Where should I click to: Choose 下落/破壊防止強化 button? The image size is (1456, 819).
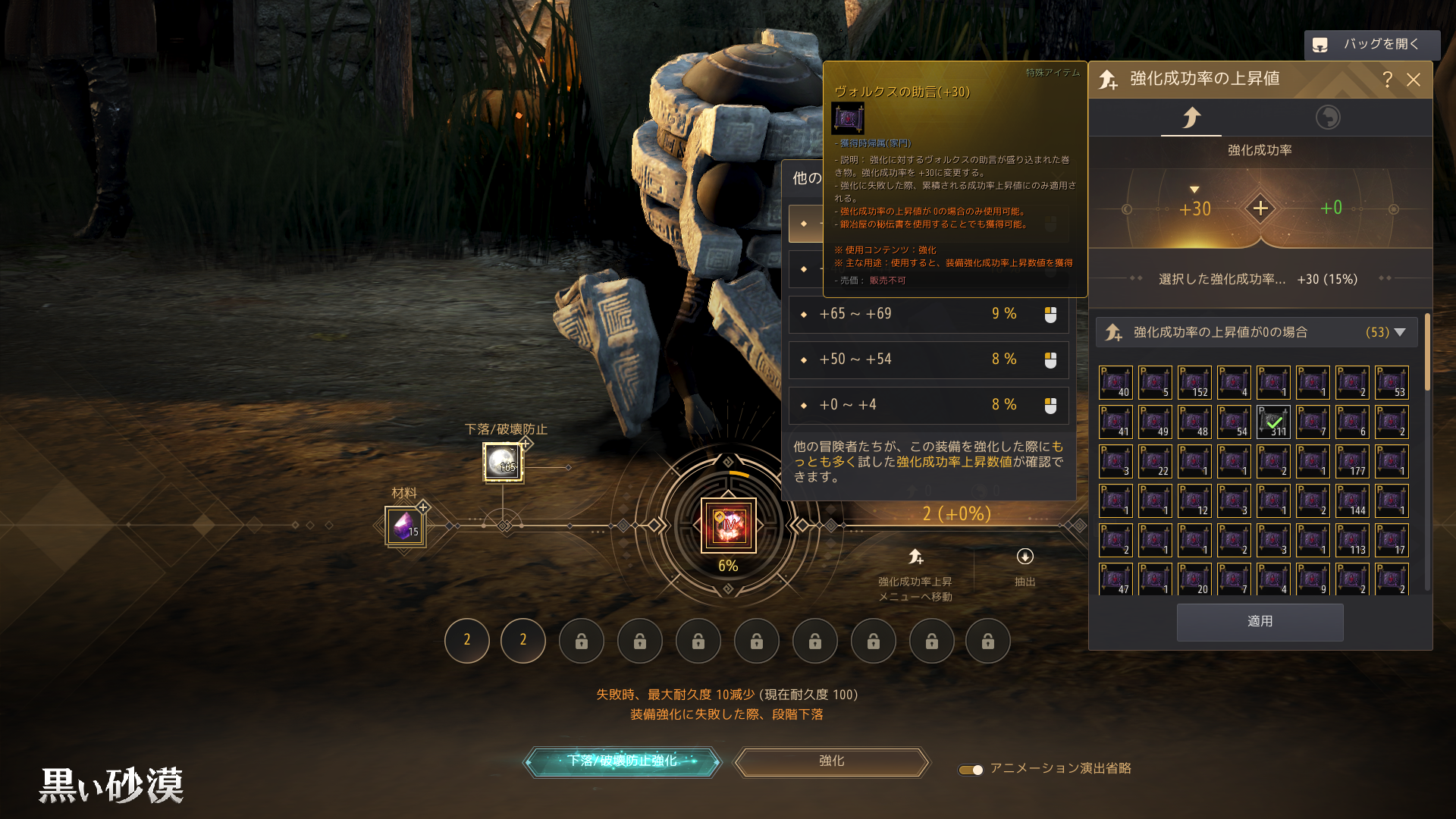(622, 761)
